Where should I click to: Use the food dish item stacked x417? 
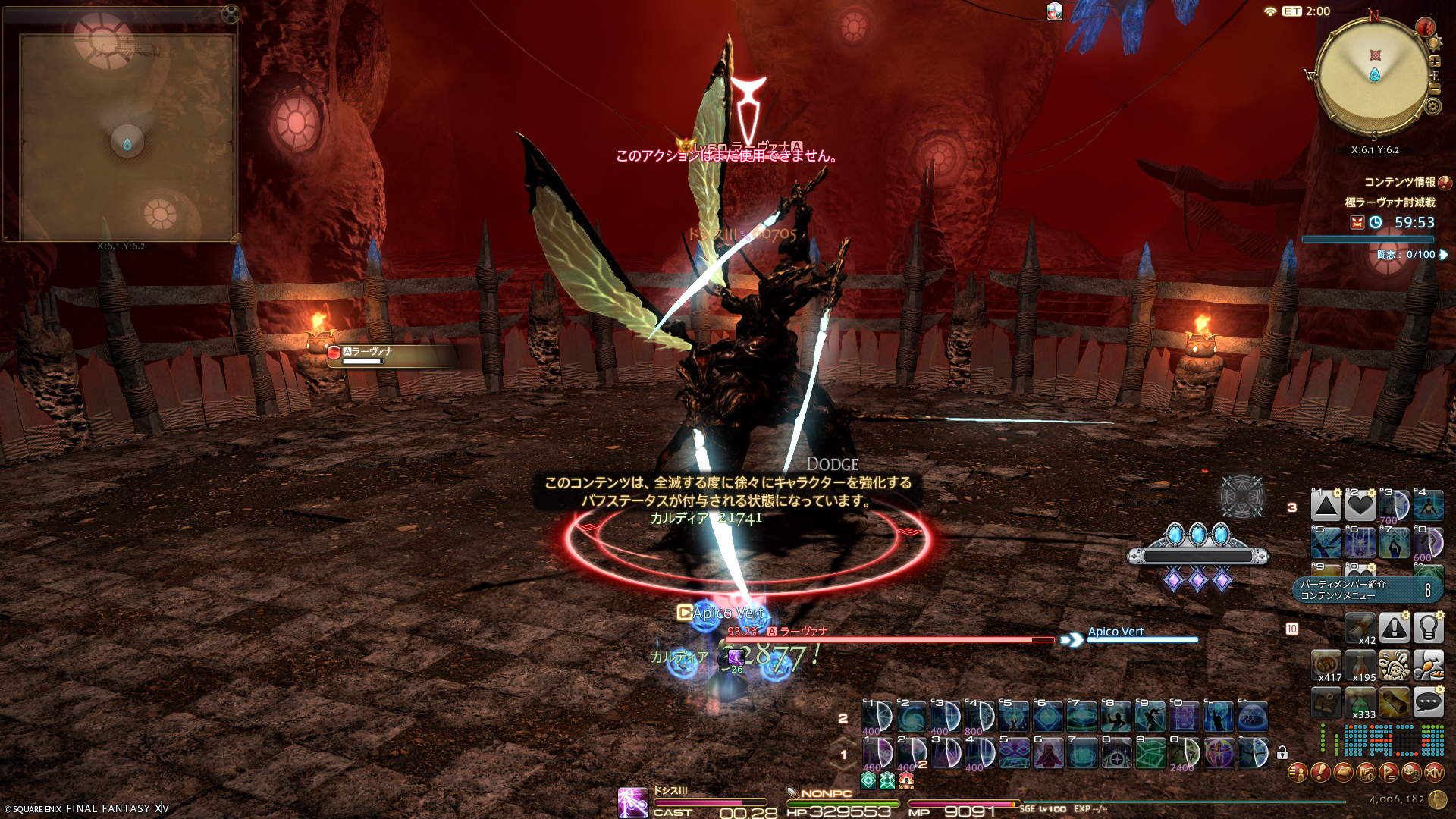pos(1326,665)
